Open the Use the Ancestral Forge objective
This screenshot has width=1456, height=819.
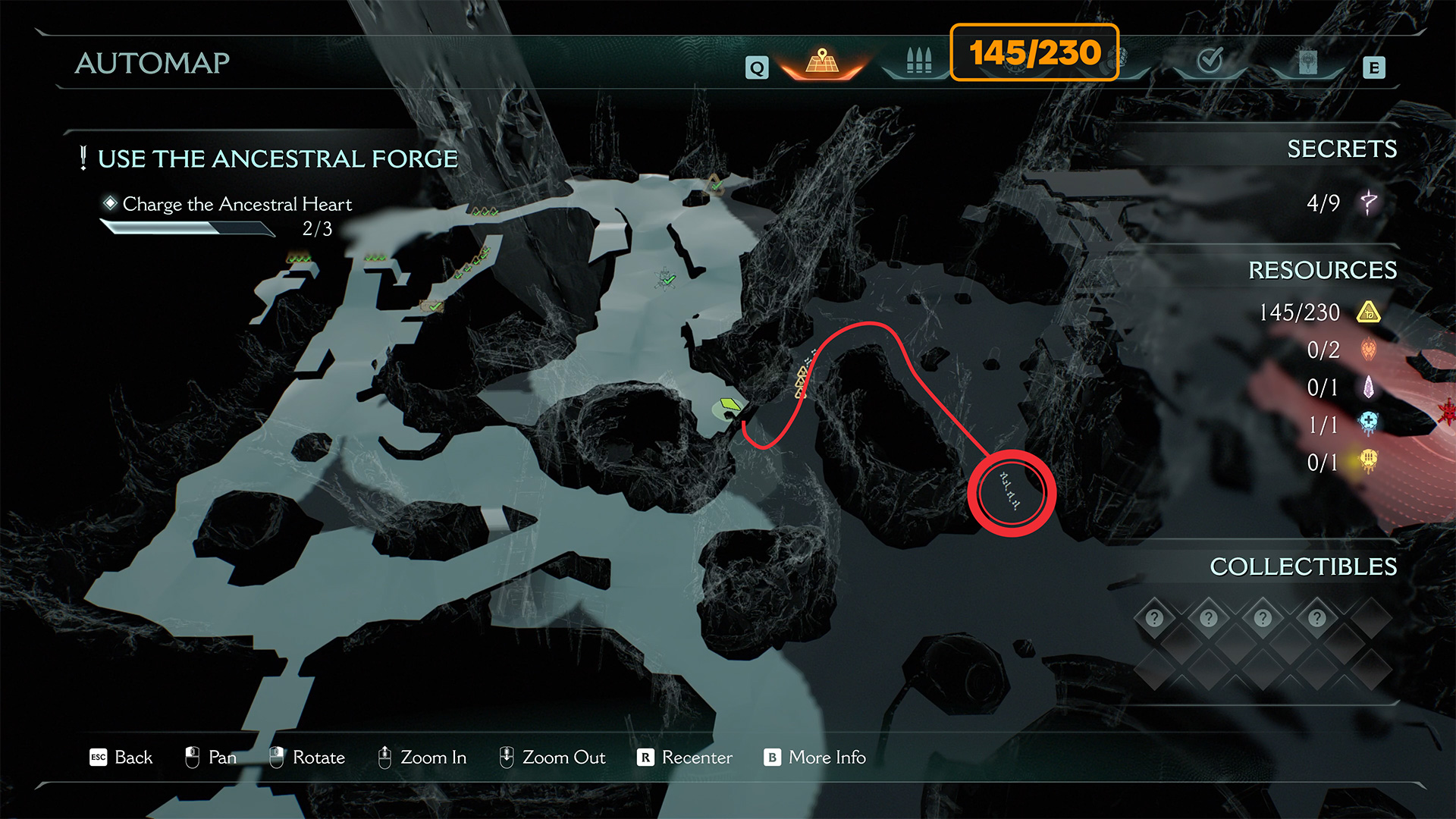[x=278, y=158]
